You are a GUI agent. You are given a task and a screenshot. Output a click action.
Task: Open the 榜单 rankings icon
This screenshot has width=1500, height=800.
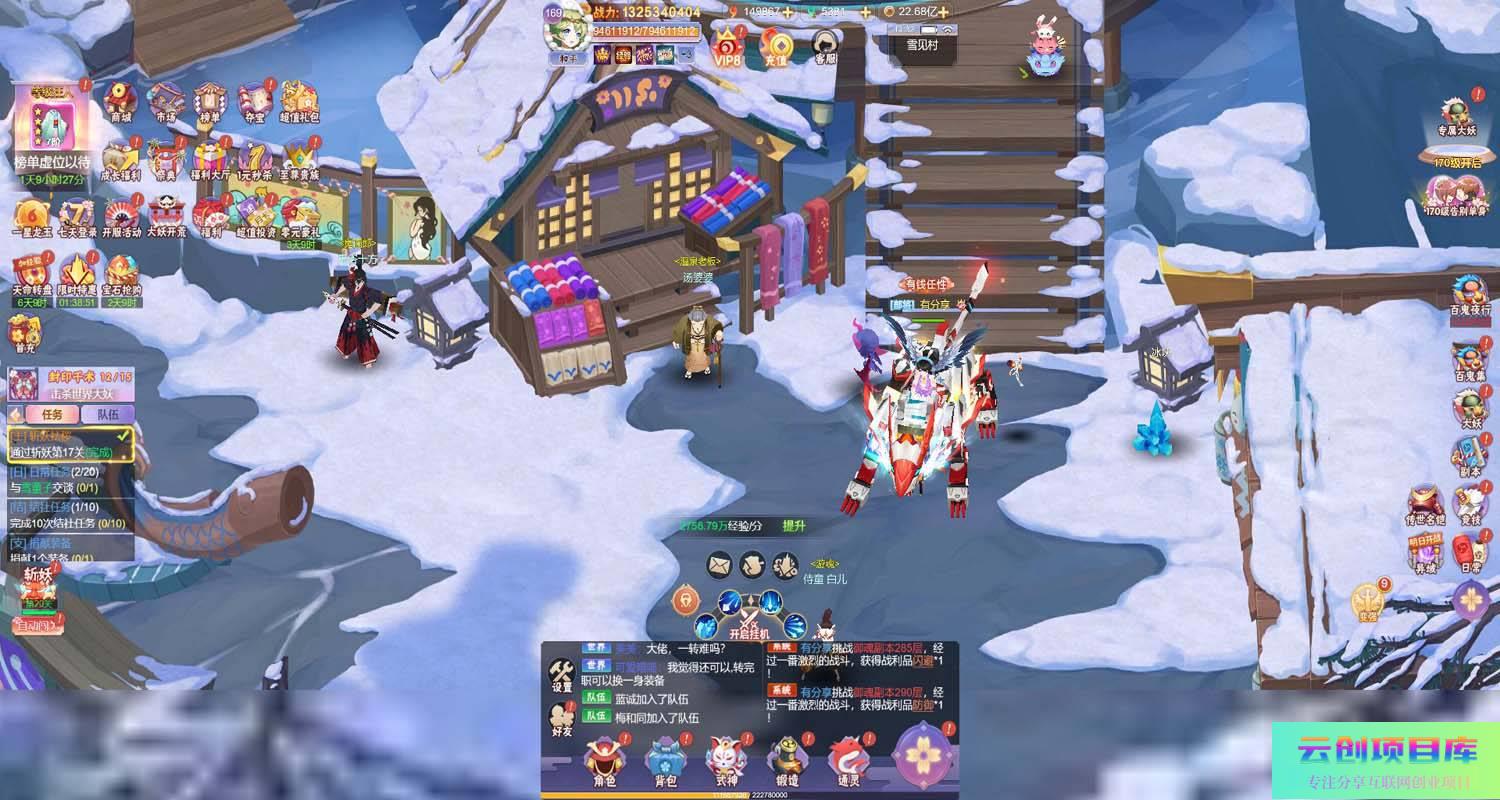click(x=210, y=100)
